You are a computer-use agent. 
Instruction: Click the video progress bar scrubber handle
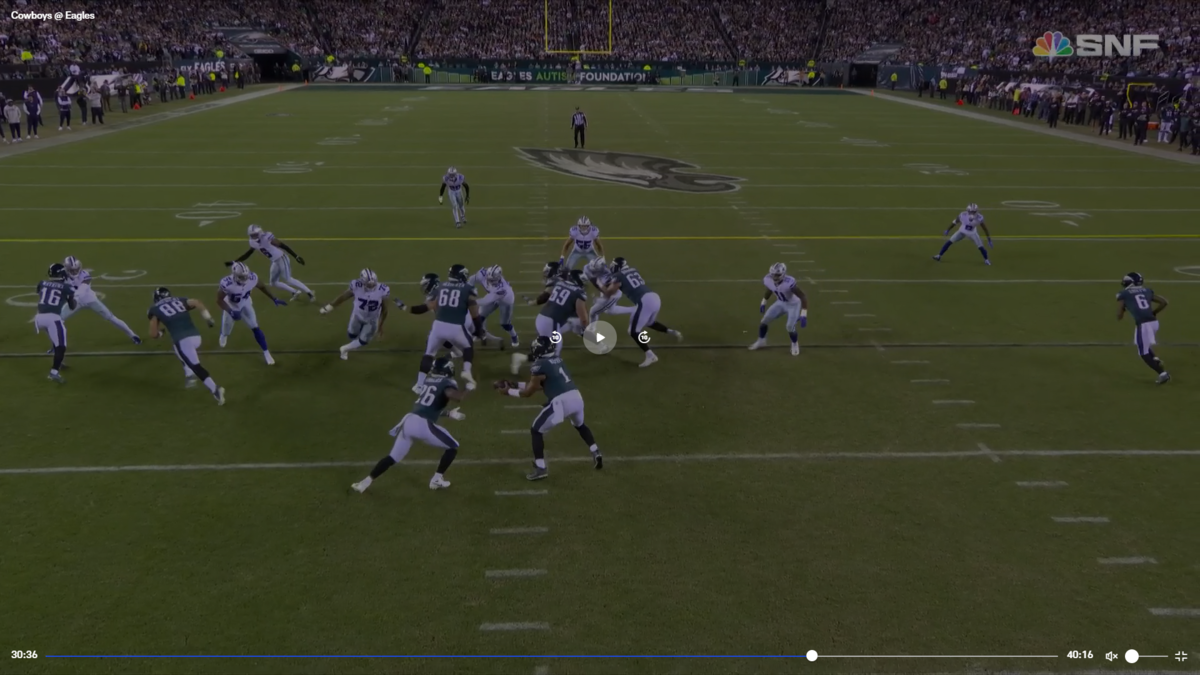pyautogui.click(x=812, y=656)
